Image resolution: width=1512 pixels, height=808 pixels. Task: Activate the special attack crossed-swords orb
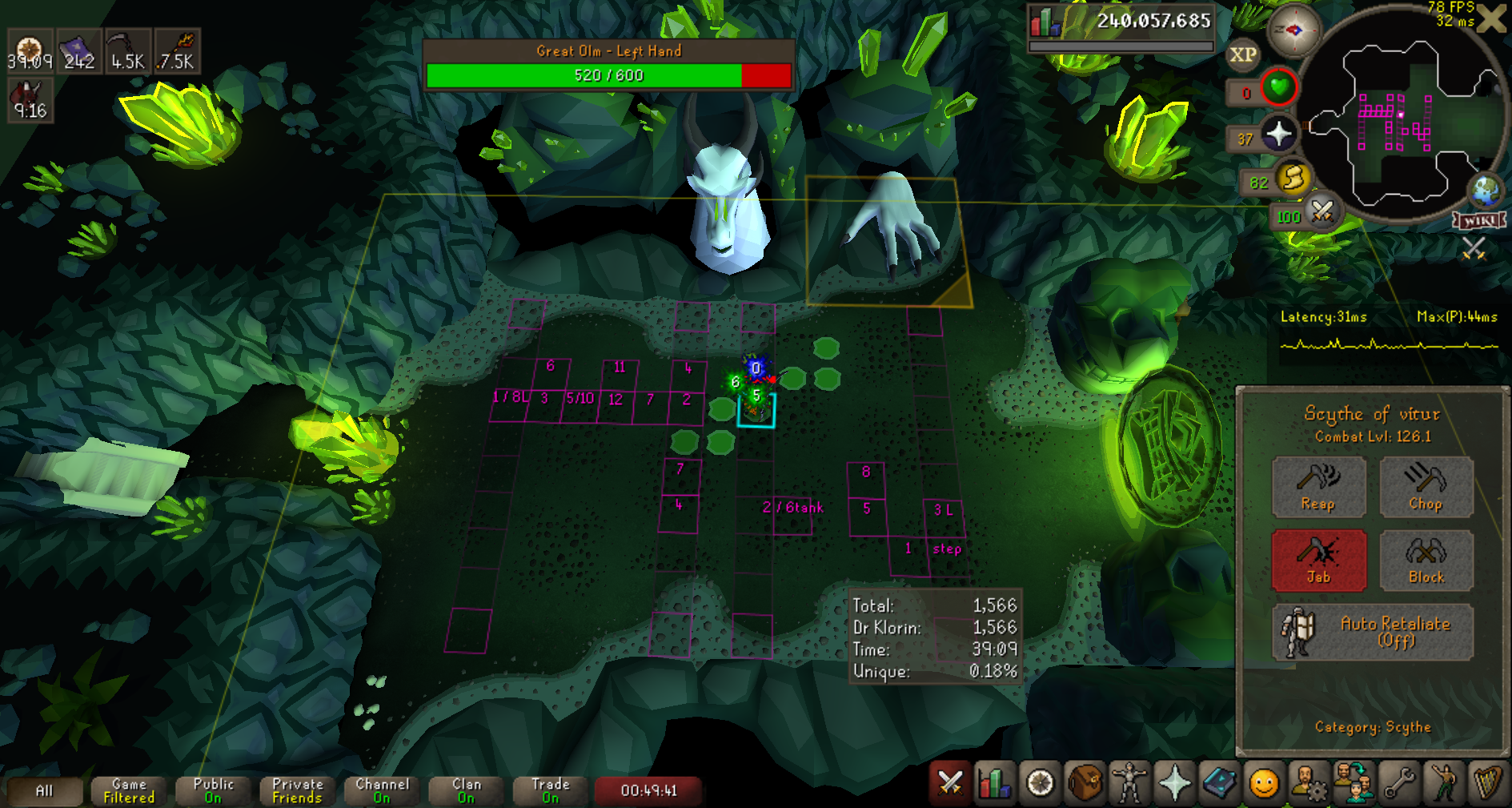pos(1321,212)
